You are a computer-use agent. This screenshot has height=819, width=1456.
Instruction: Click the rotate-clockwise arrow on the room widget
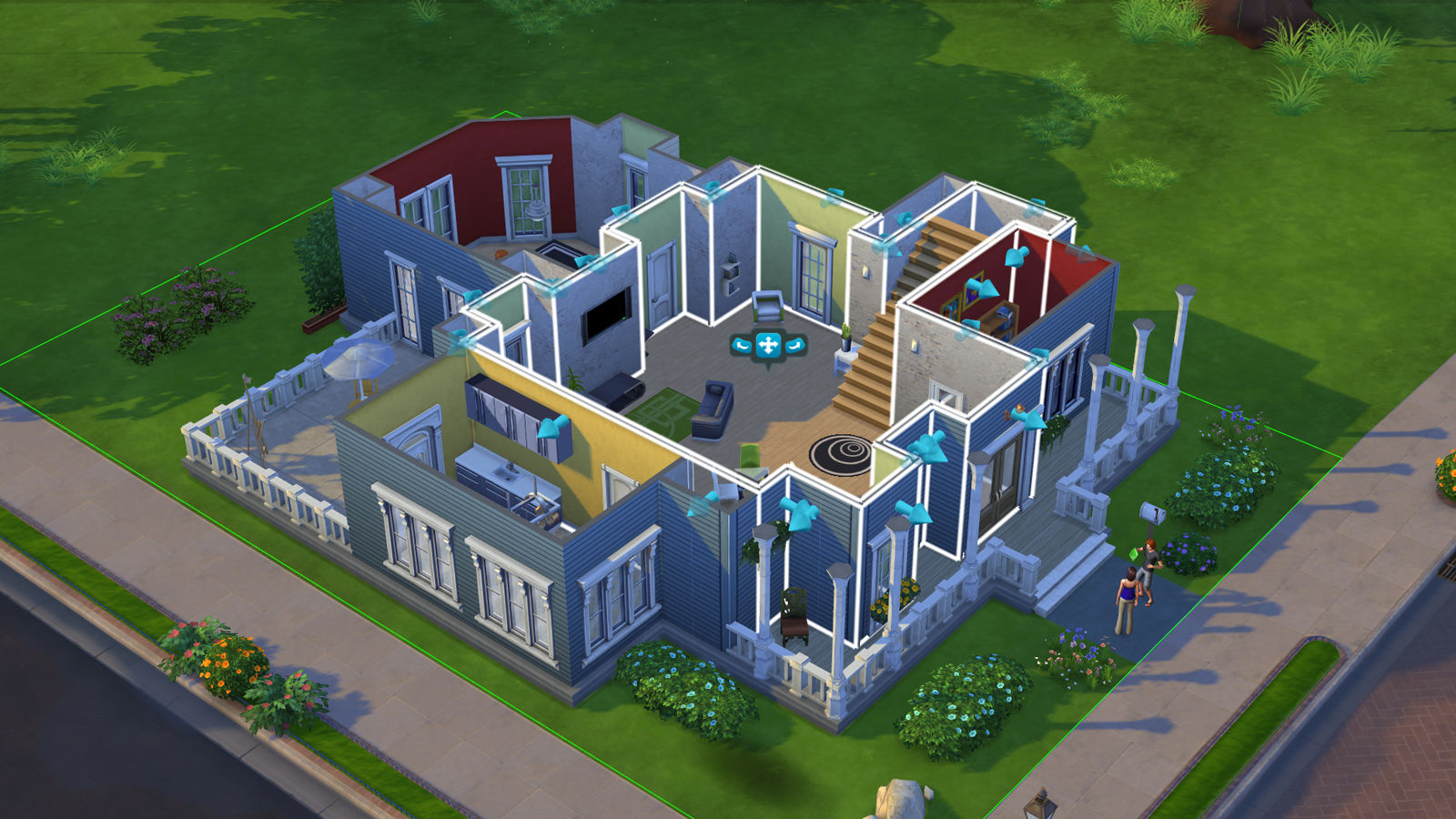coord(794,345)
